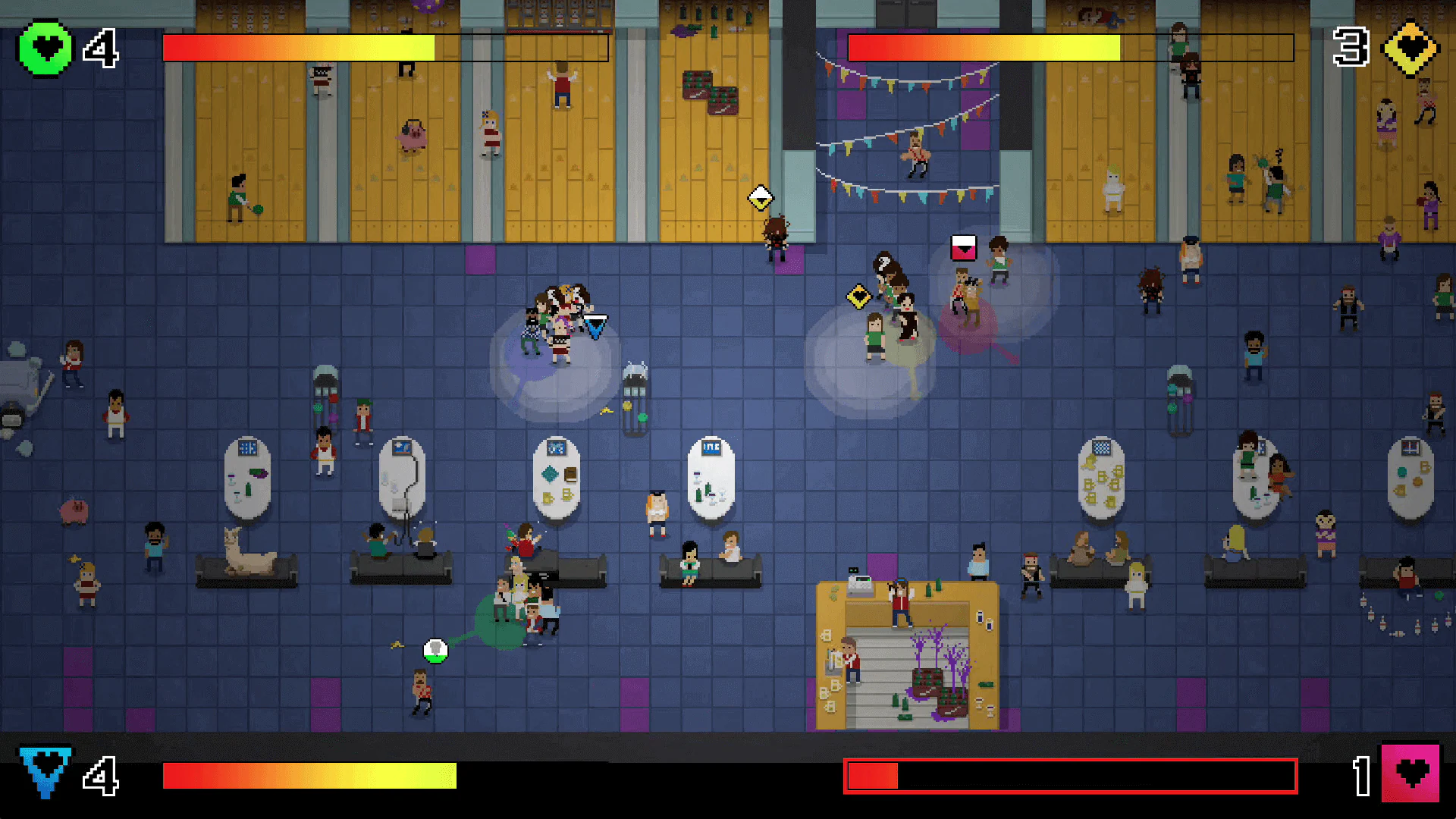Toggle the black triangle cursor marker
This screenshot has width=1456, height=819.
click(x=596, y=326)
